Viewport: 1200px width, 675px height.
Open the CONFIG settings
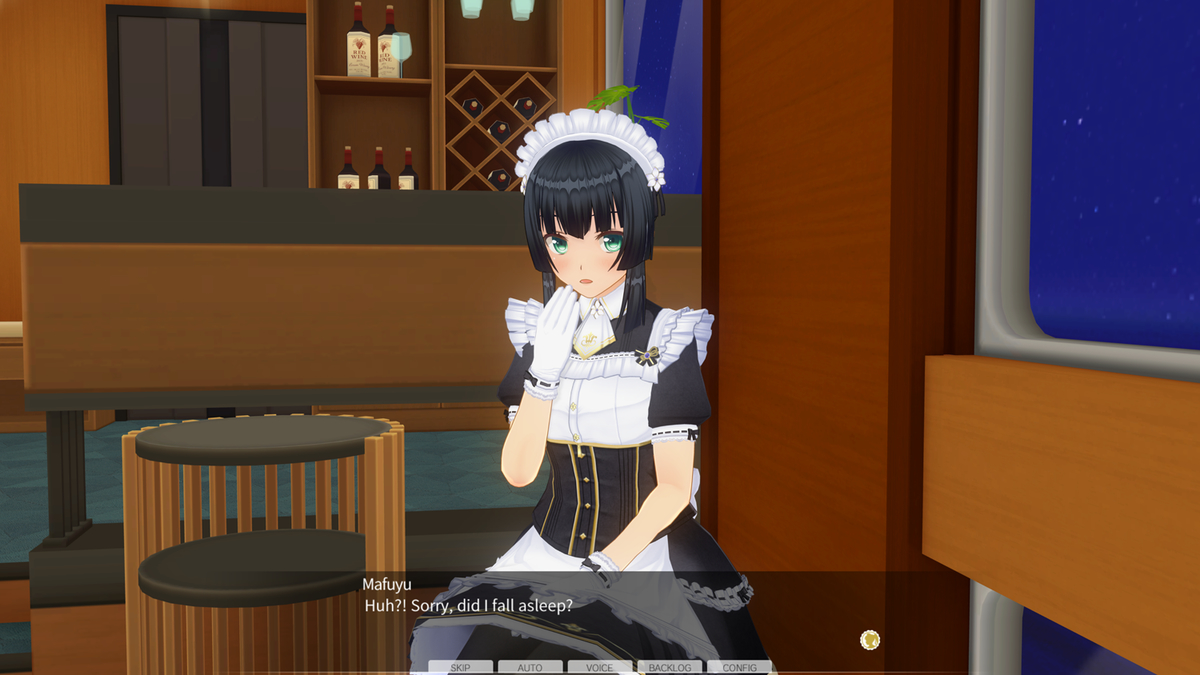coord(740,667)
